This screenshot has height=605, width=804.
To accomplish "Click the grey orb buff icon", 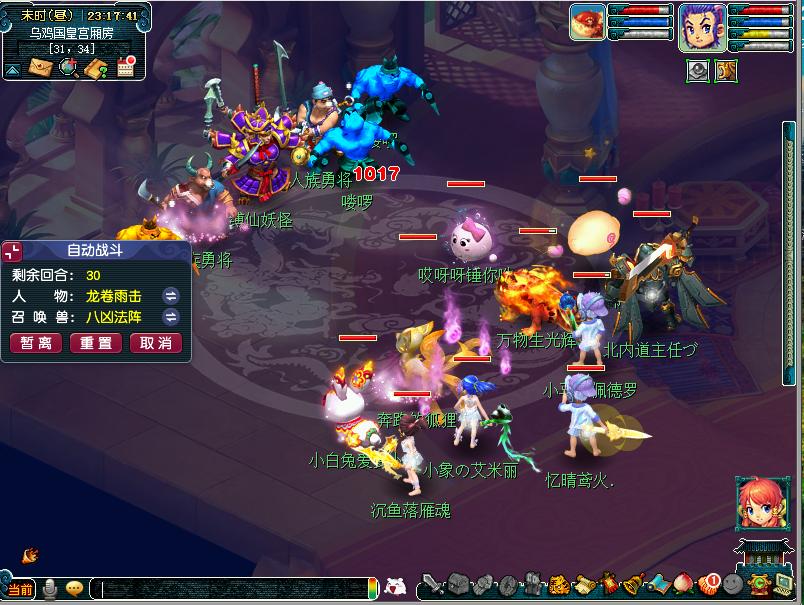I will pyautogui.click(x=698, y=70).
